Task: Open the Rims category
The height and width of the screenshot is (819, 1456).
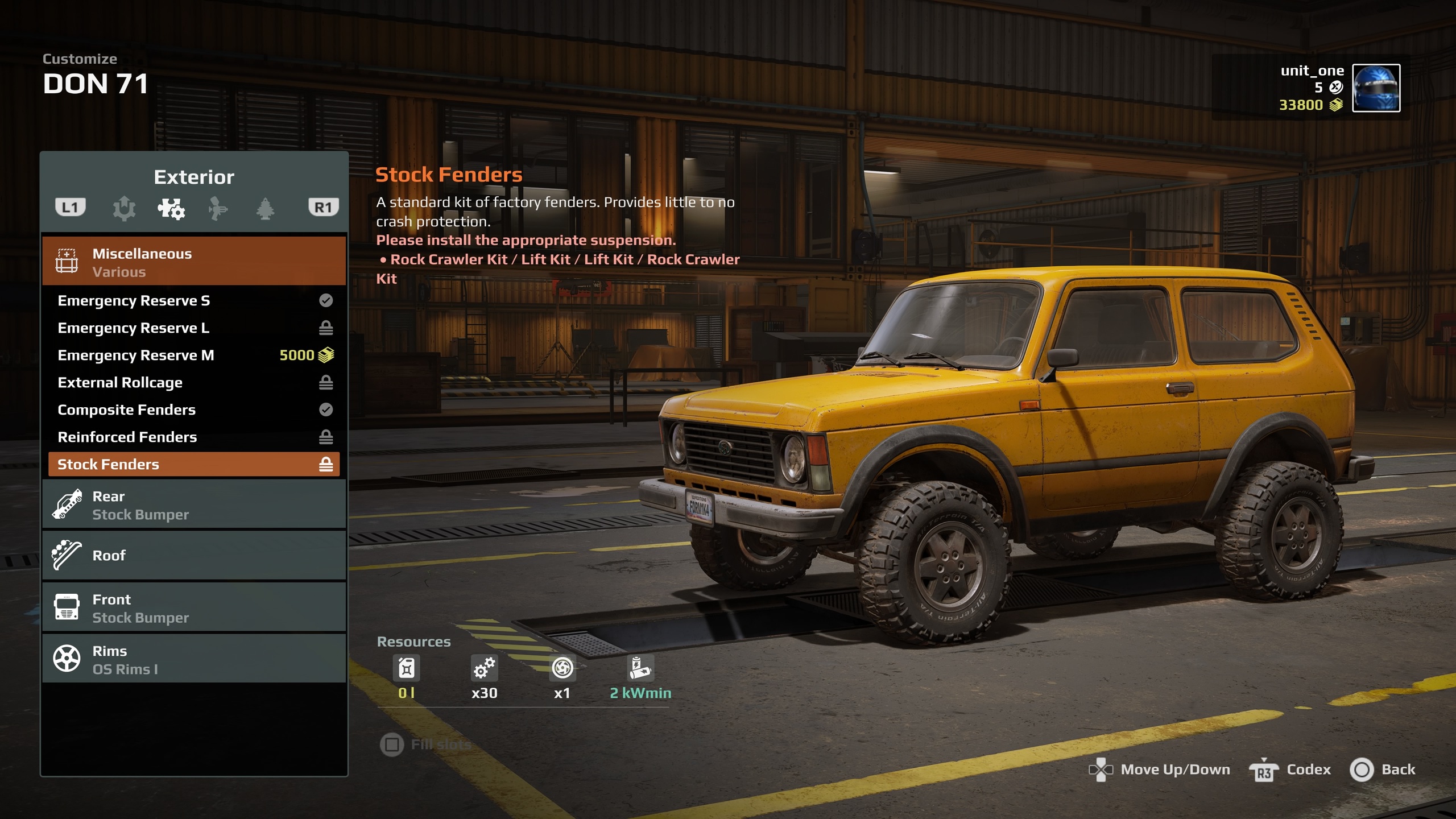Action: click(193, 660)
